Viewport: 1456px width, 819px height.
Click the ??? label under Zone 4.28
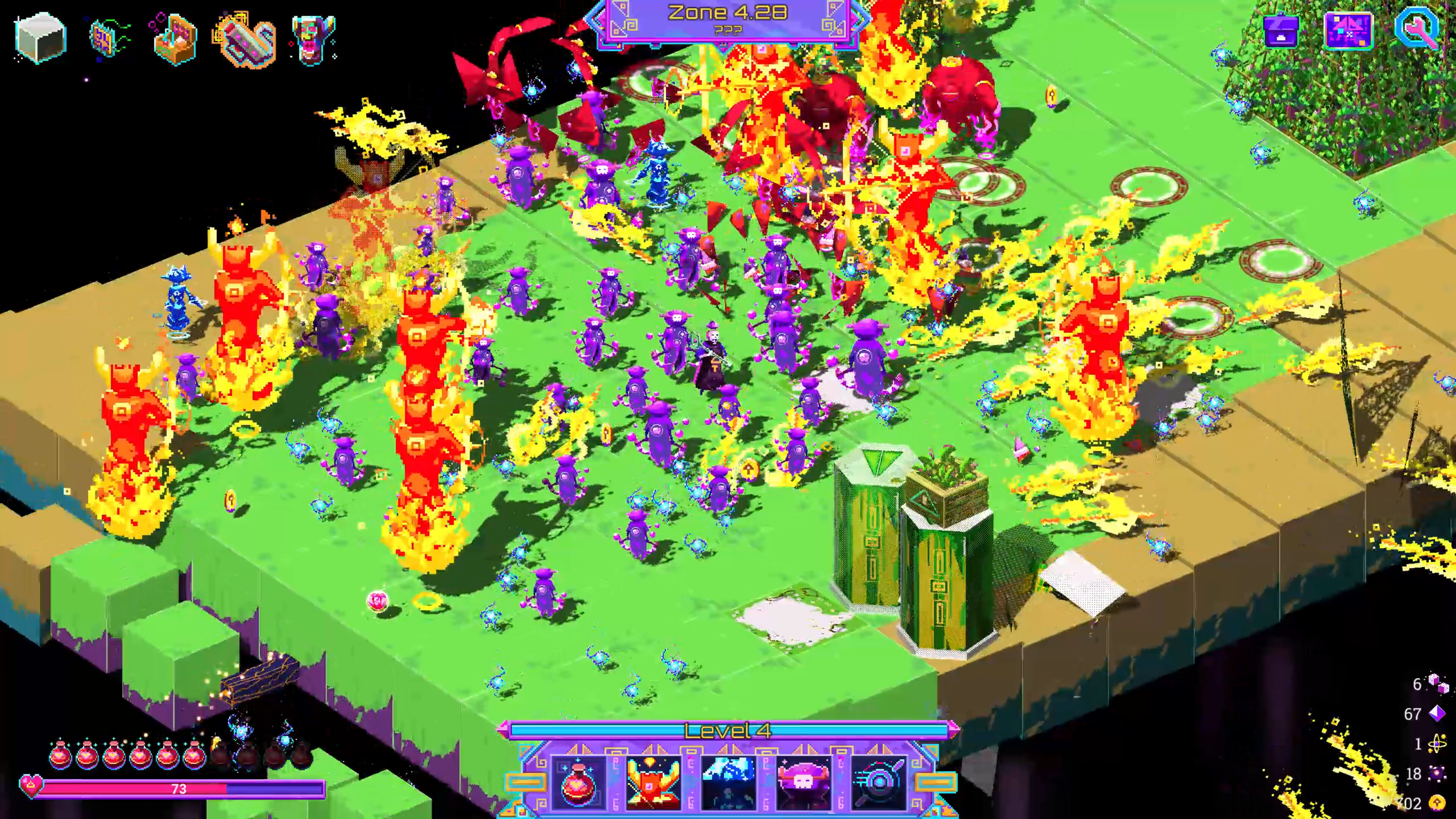728,31
